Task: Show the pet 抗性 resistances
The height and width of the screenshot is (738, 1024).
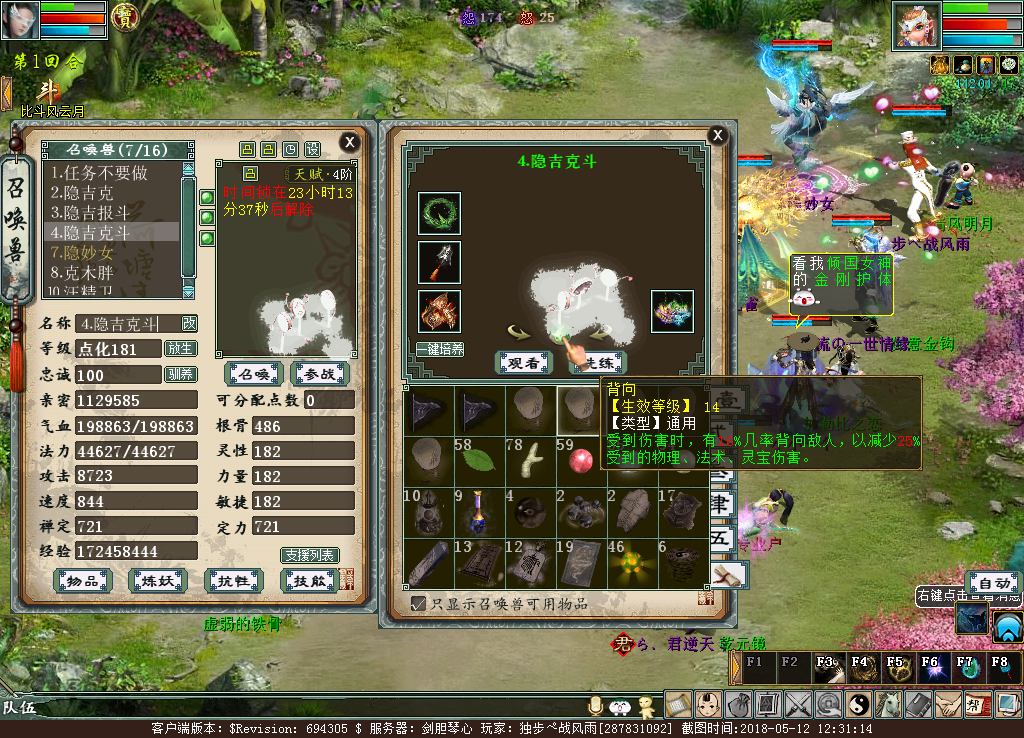Action: 233,581
